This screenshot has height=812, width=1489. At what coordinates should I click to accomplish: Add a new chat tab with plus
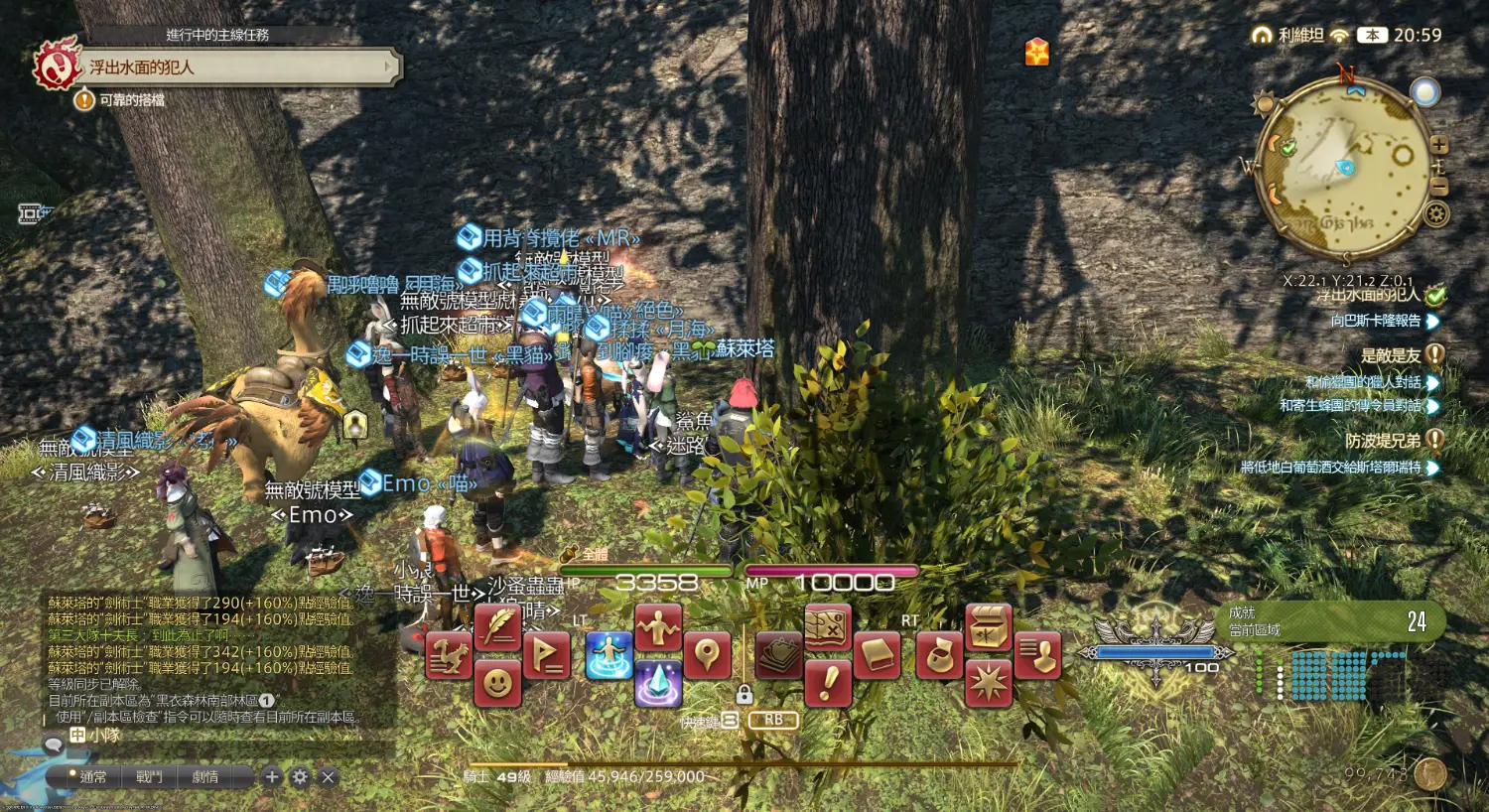point(272,777)
